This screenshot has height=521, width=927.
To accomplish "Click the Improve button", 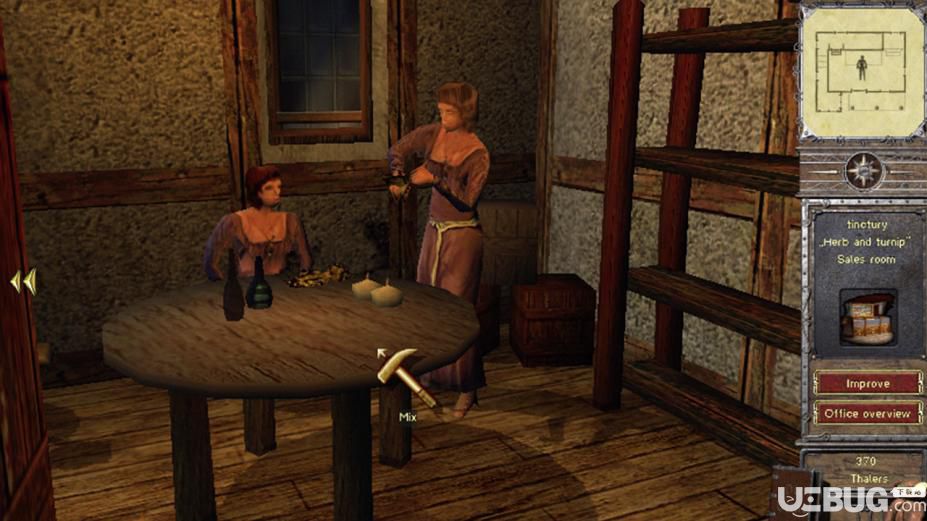I will [867, 383].
